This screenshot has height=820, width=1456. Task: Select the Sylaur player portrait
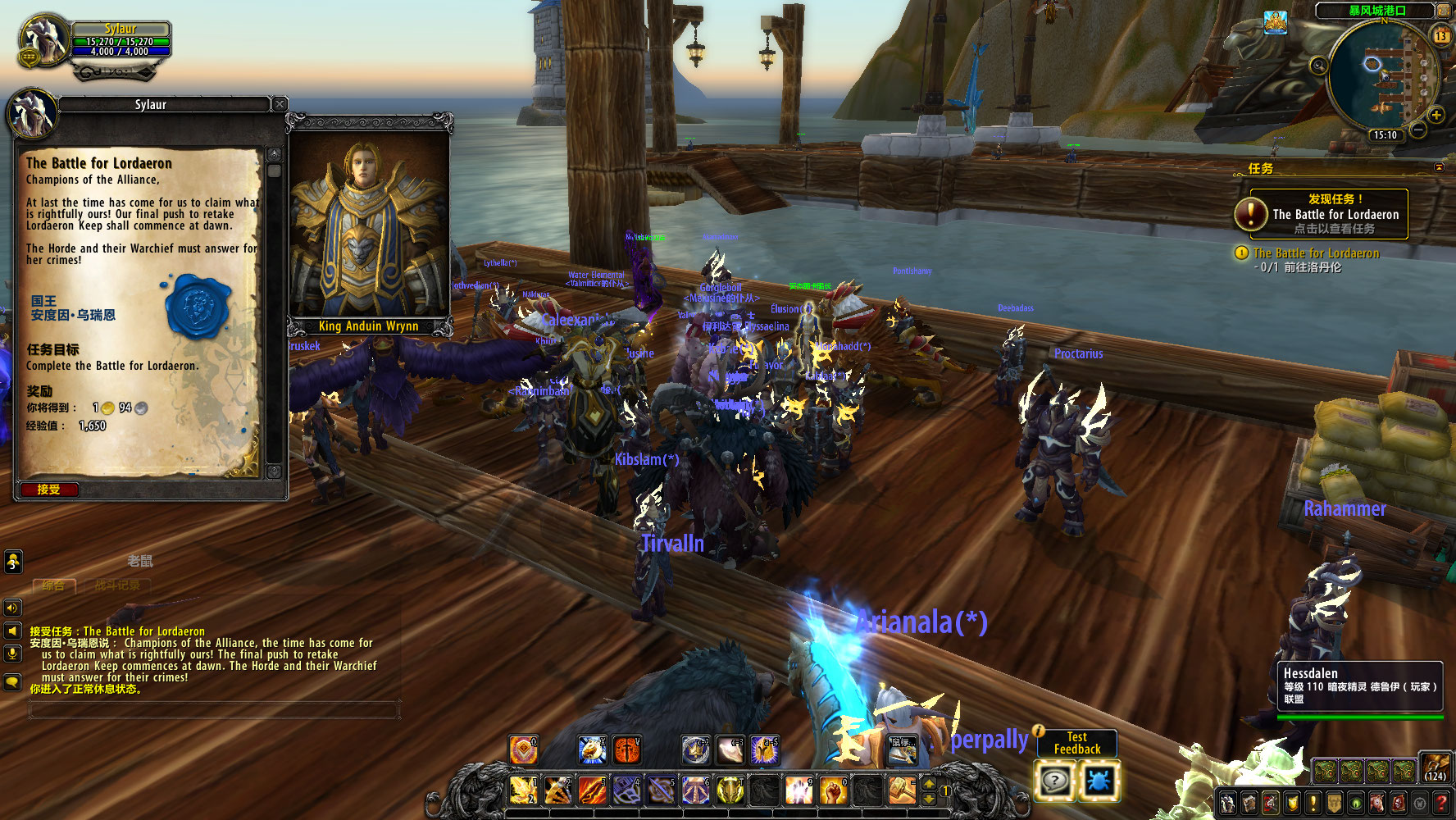tap(45, 39)
